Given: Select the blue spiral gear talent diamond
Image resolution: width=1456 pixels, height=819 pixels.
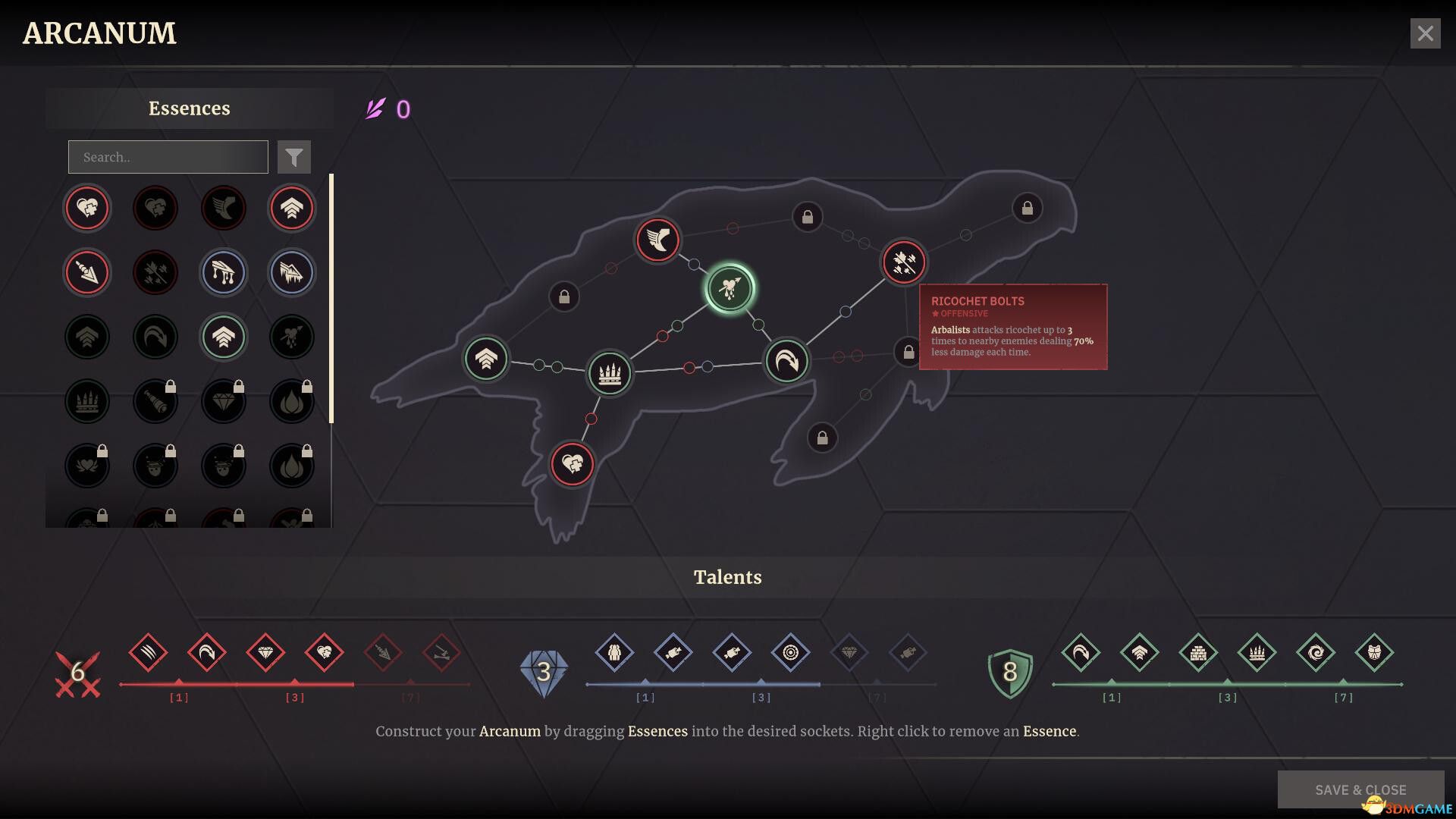Looking at the screenshot, I should tap(791, 653).
